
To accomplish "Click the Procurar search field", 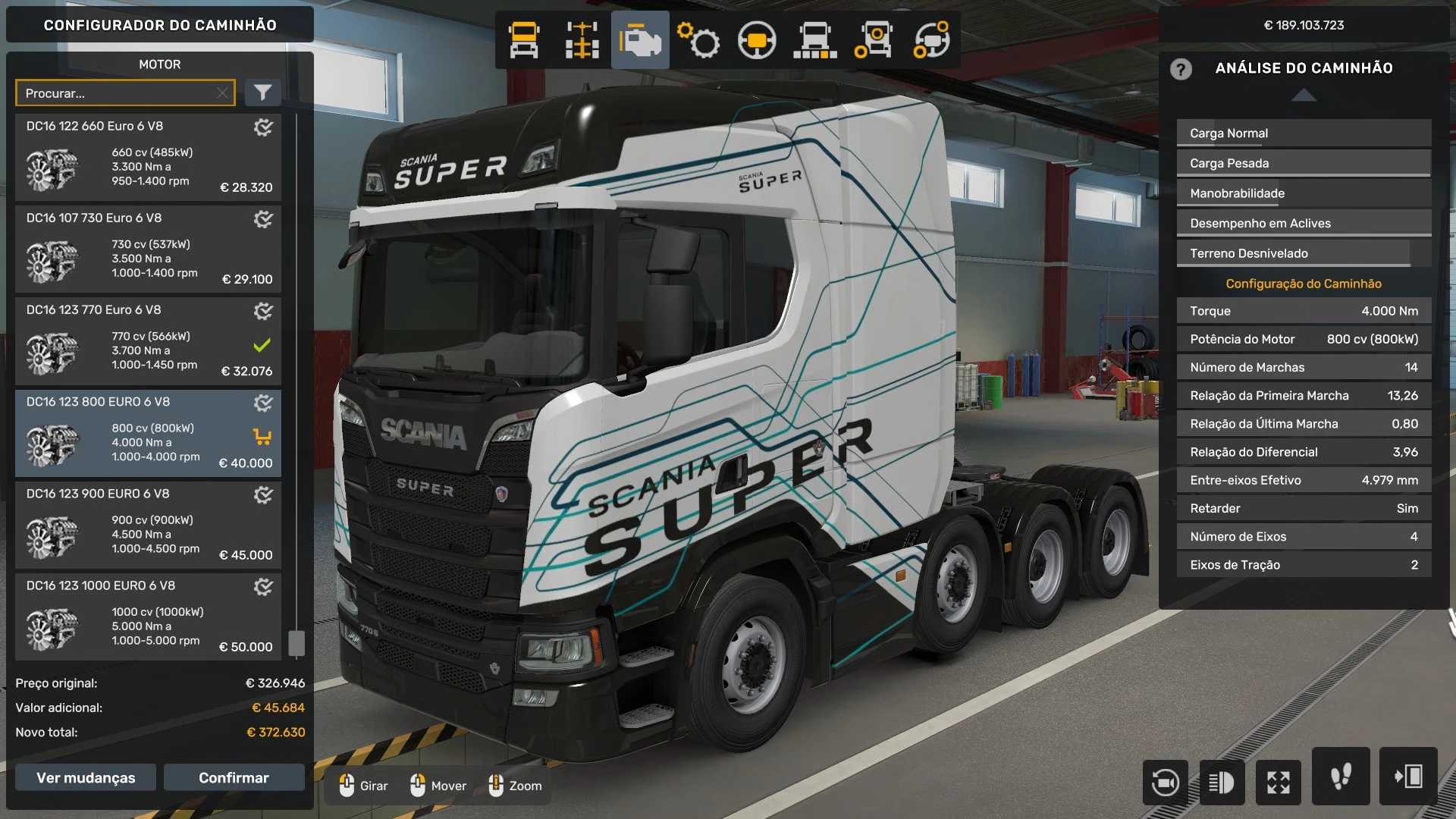I will coord(118,93).
